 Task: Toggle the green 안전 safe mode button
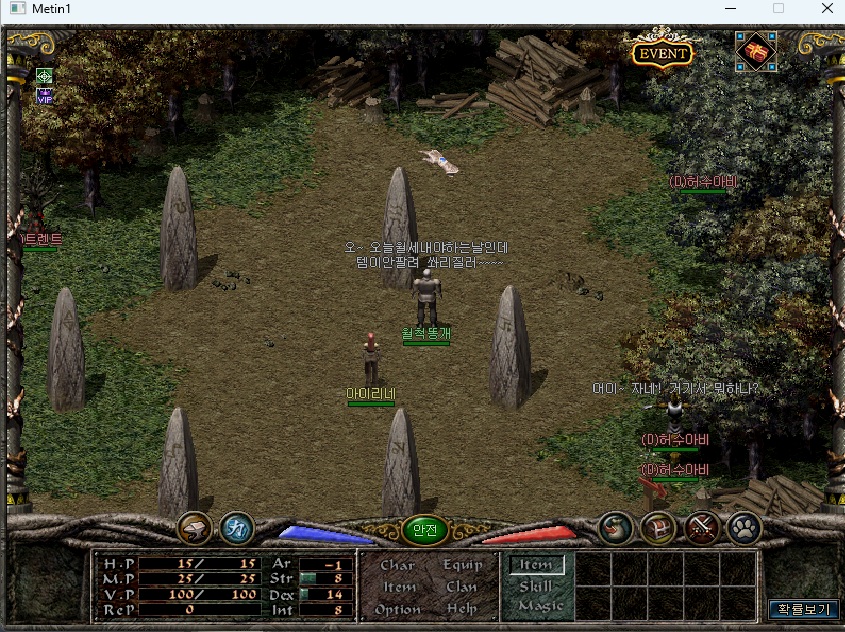click(424, 531)
